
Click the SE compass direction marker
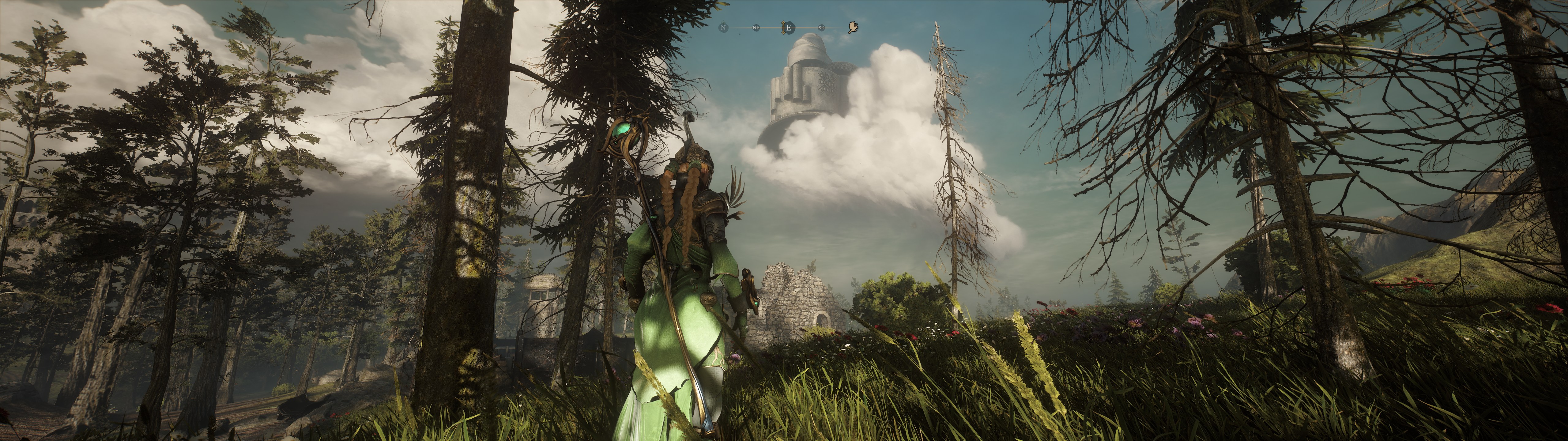pyautogui.click(x=821, y=28)
